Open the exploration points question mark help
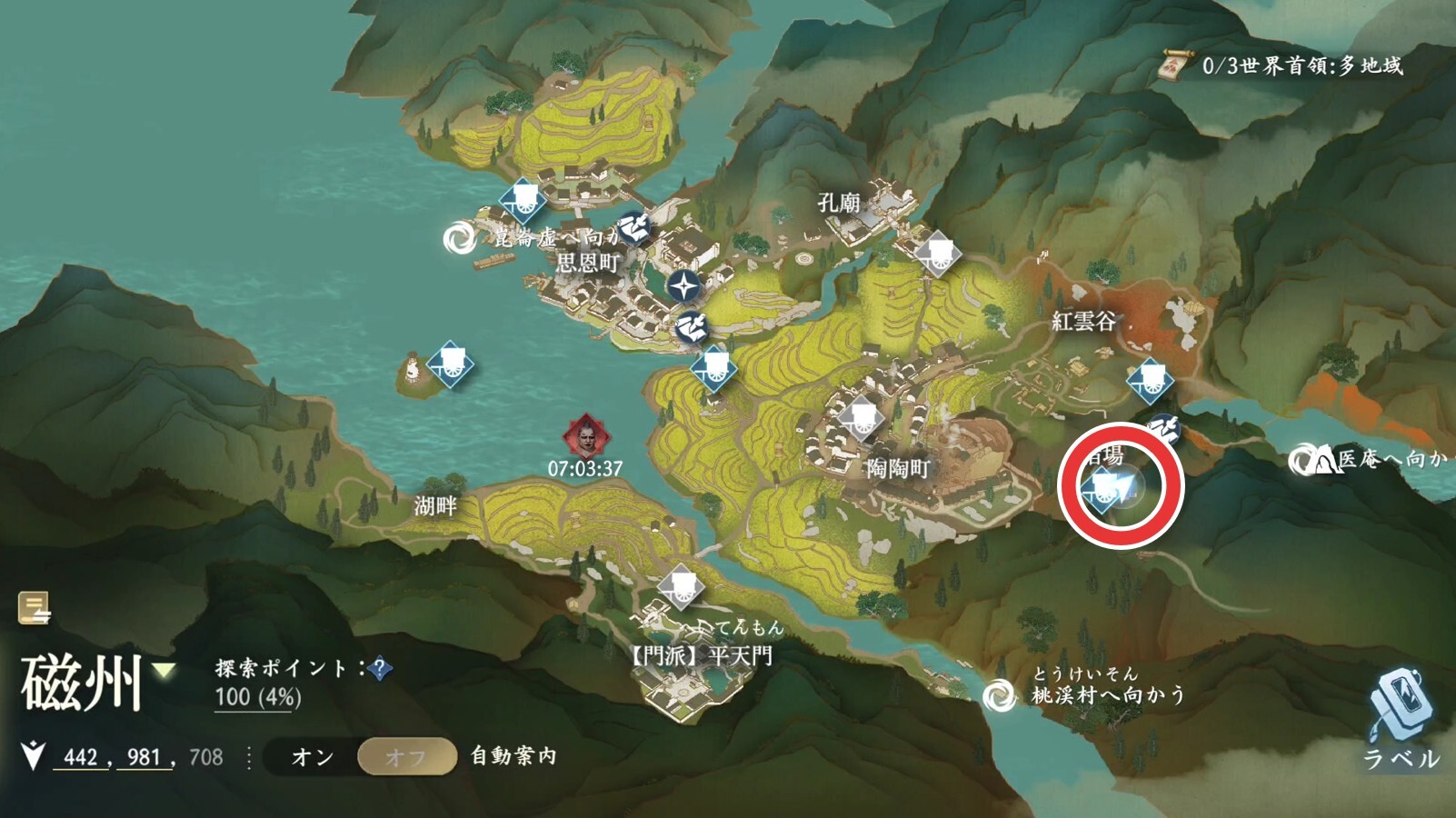 [x=381, y=670]
